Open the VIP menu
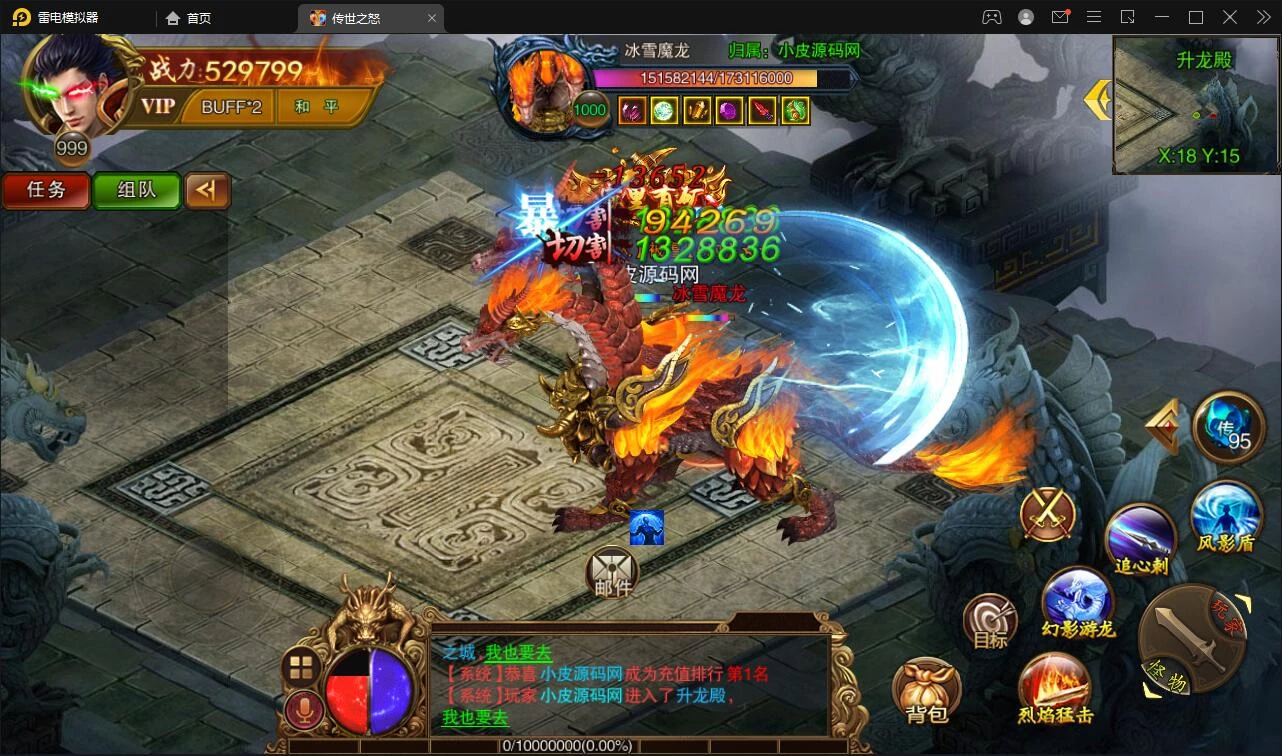This screenshot has height=756, width=1282. 157,107
